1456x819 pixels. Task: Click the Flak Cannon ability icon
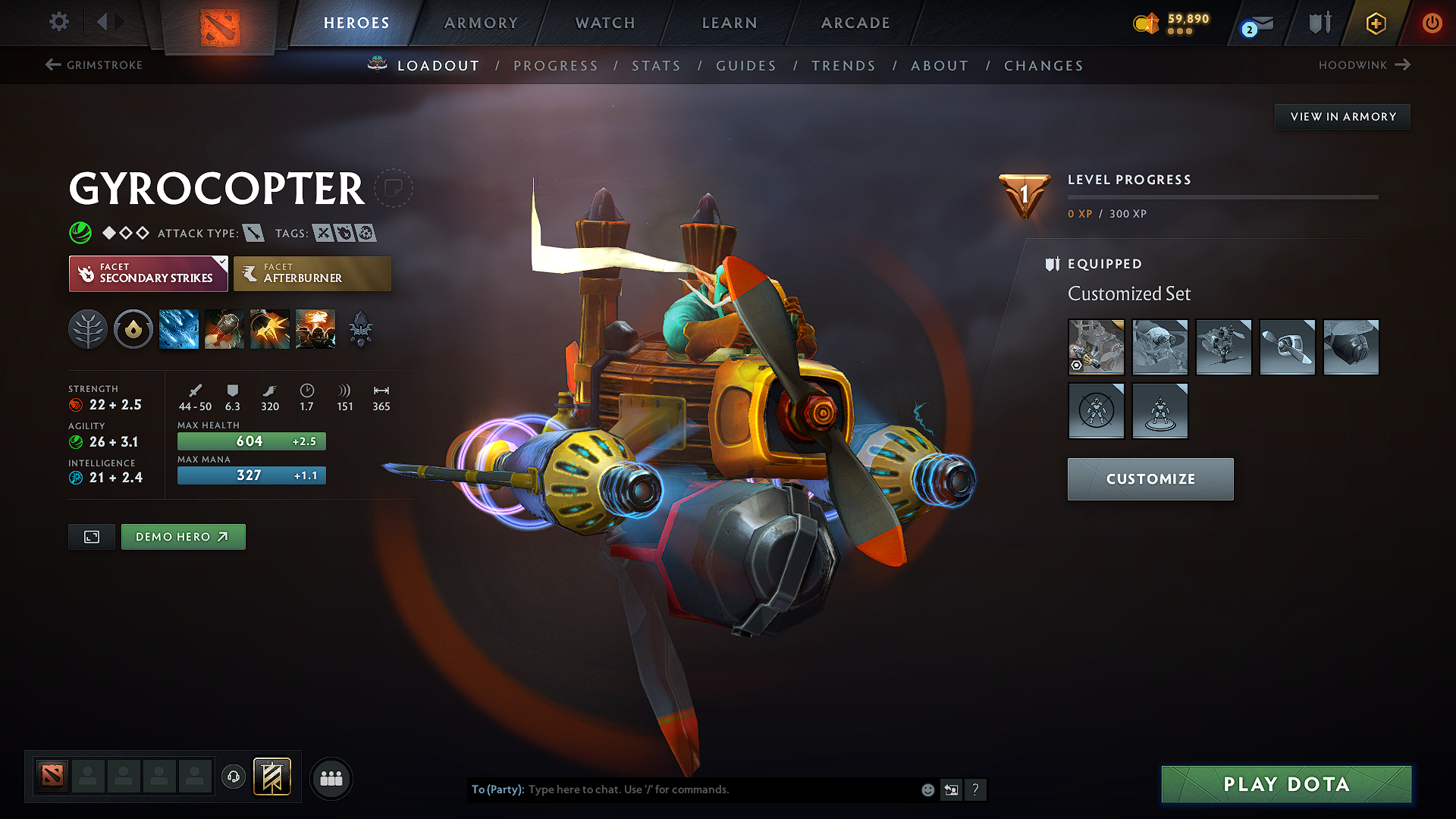(269, 328)
